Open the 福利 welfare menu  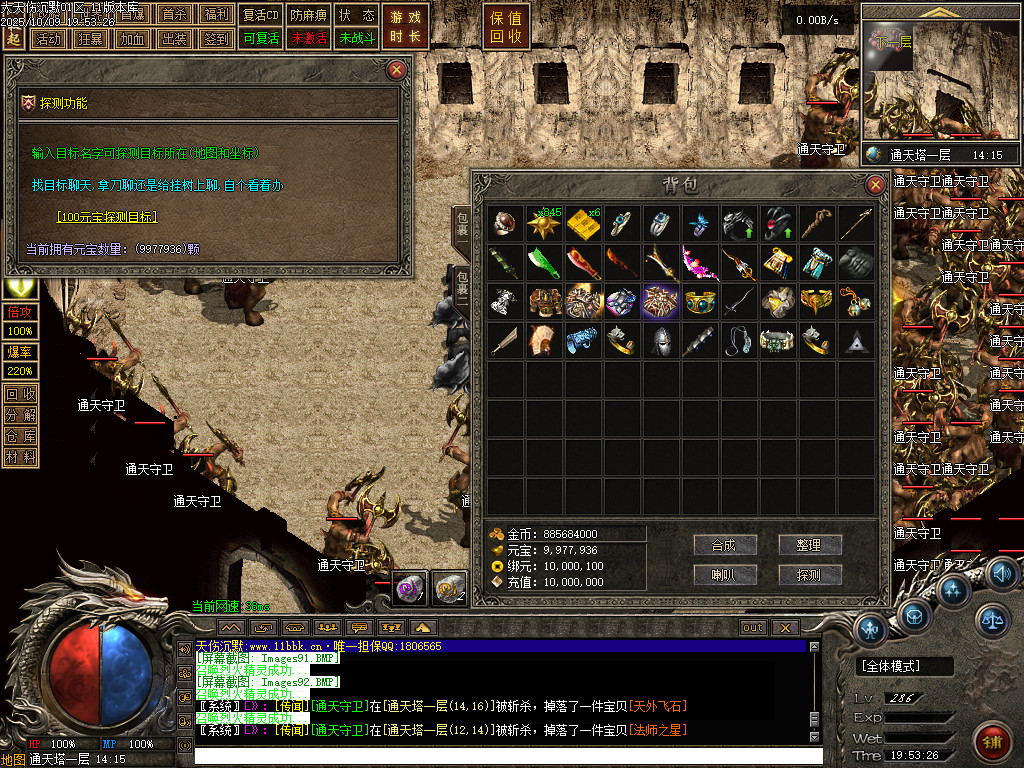tap(215, 15)
